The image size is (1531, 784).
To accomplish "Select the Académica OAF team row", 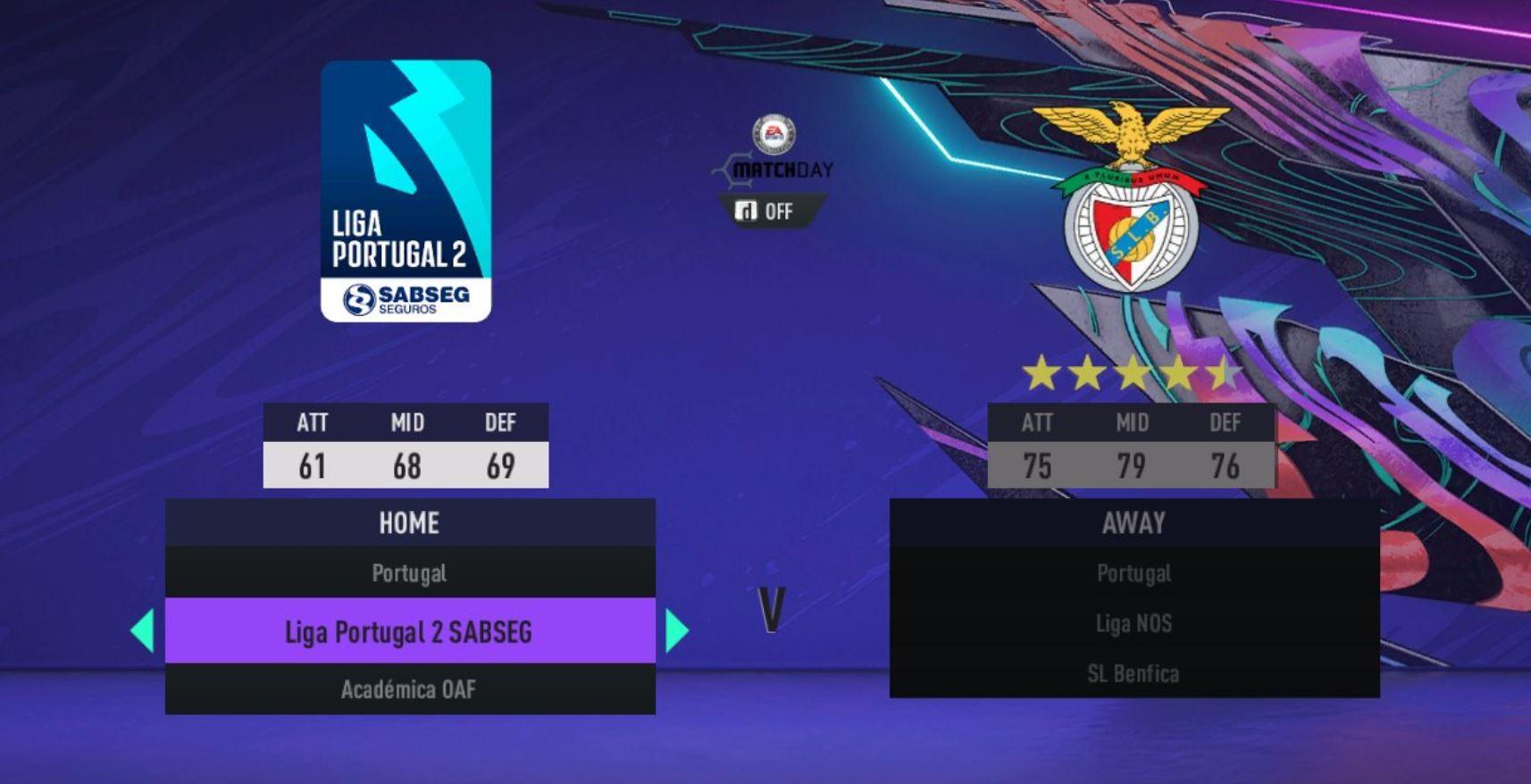I will coord(409,689).
